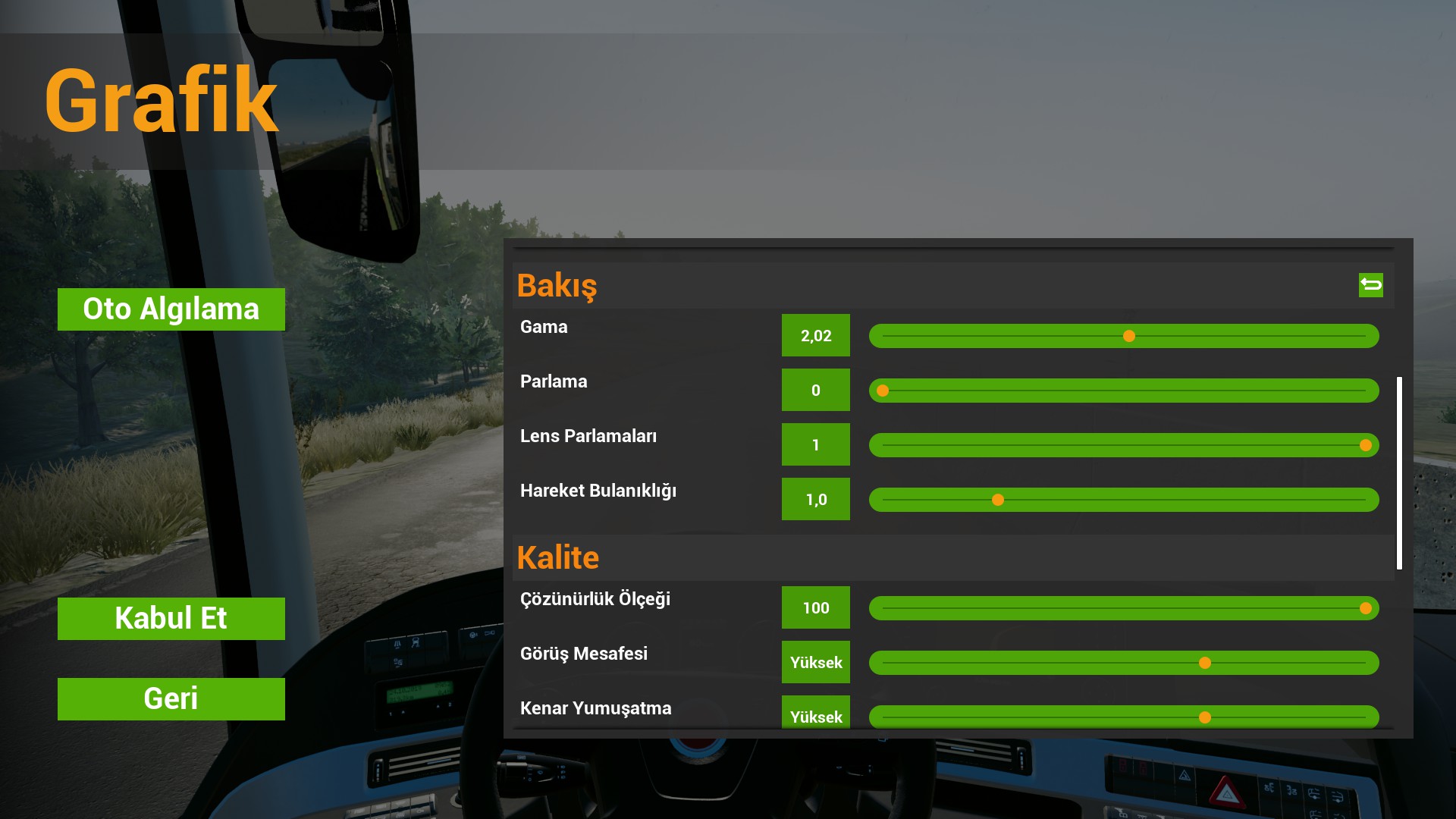Adjust the Gama slider

(1129, 336)
